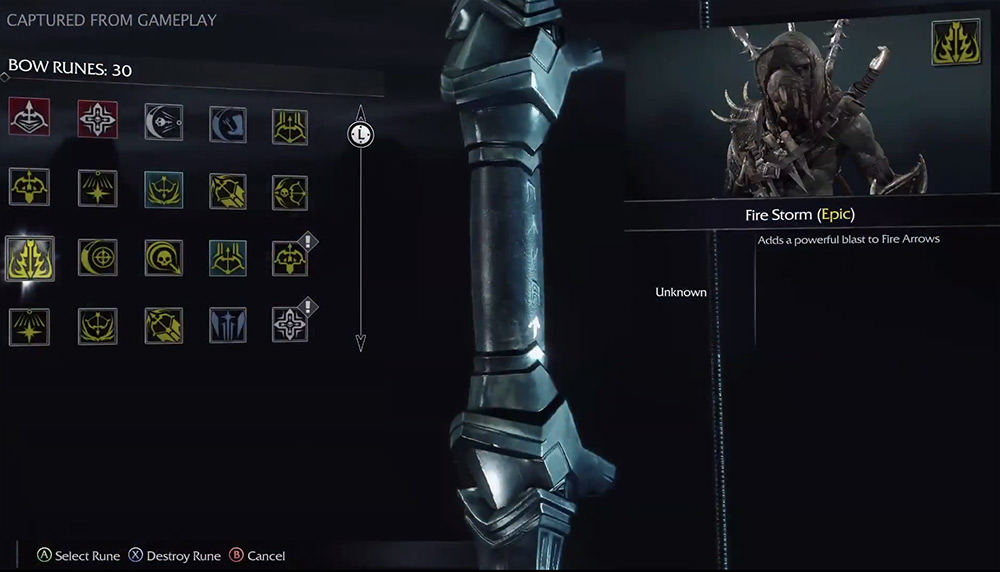The height and width of the screenshot is (572, 1000).
Task: Select the highlighted Fire Storm flame rune
Action: point(29,258)
